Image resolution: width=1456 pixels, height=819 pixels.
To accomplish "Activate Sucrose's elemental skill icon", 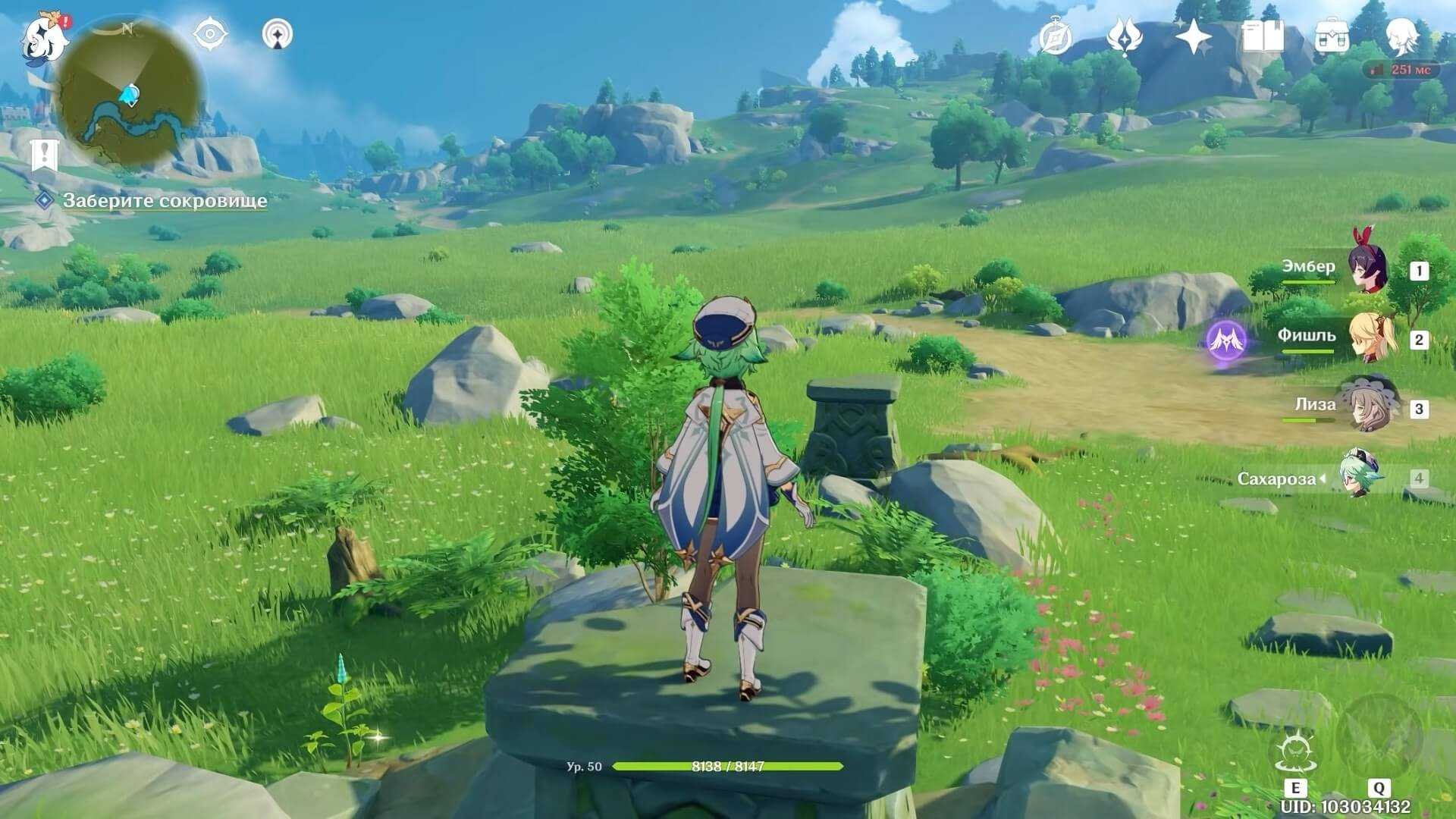I will pos(1292,752).
